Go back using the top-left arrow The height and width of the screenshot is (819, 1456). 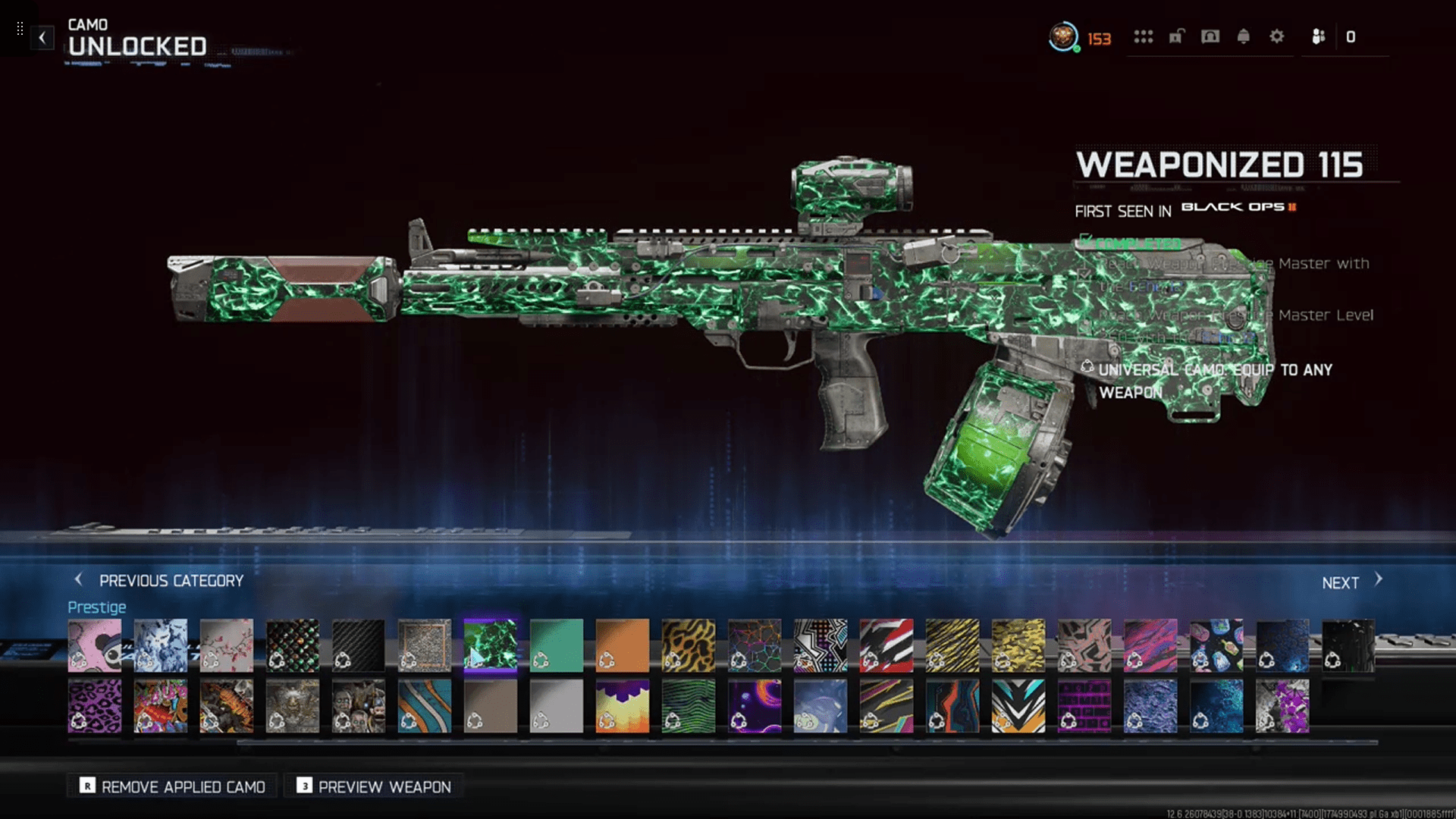click(x=42, y=37)
